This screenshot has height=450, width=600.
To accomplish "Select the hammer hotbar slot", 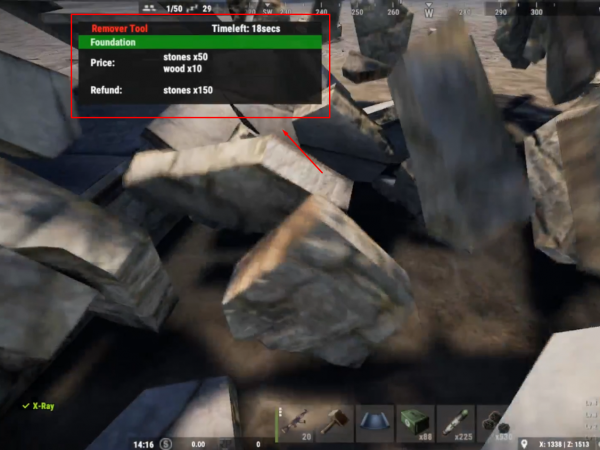I will [x=337, y=422].
